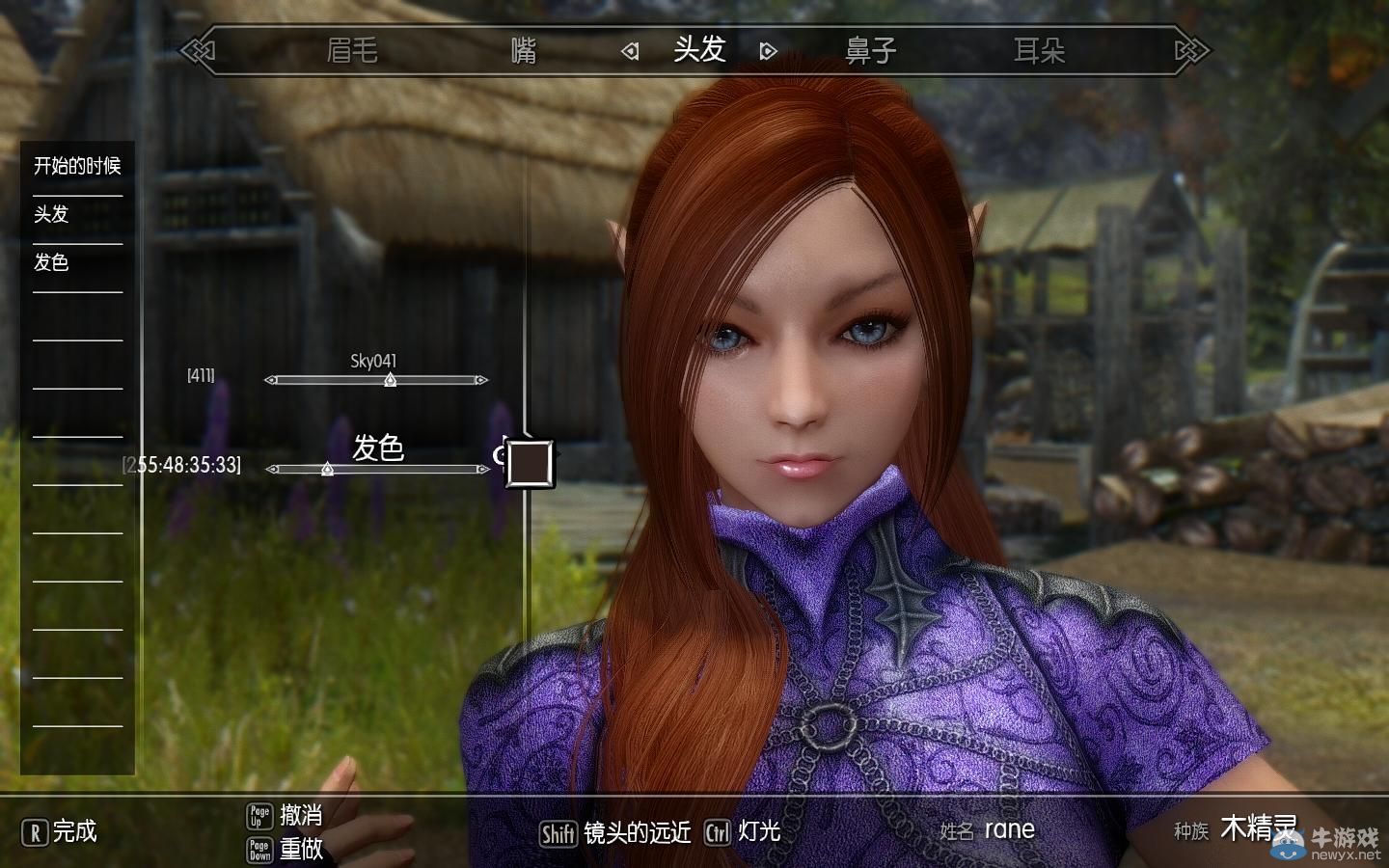Click the Sky041 hairstyle slider handle
This screenshot has height=868, width=1389.
tap(389, 382)
